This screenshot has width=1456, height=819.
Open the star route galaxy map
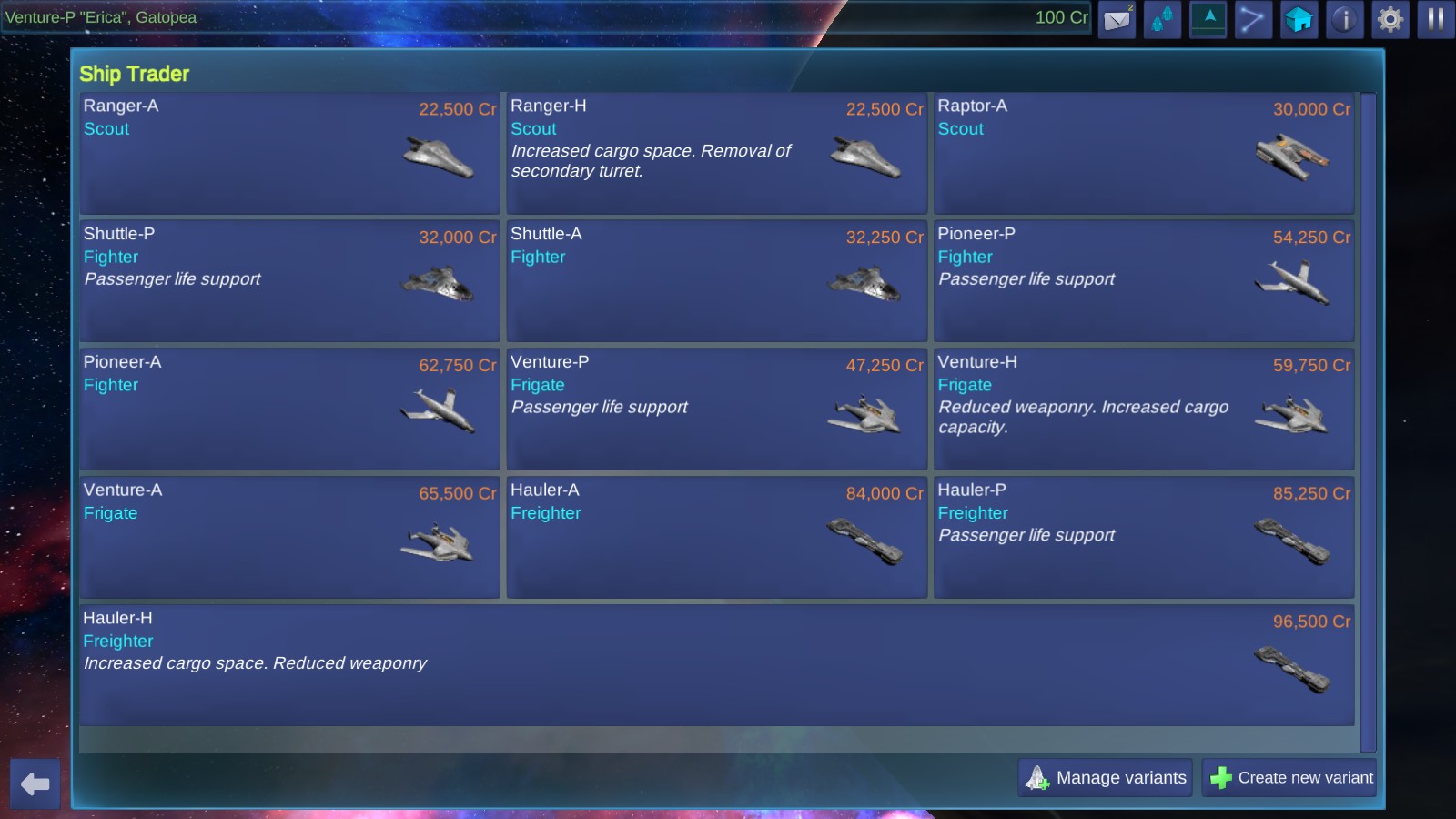[x=1253, y=19]
